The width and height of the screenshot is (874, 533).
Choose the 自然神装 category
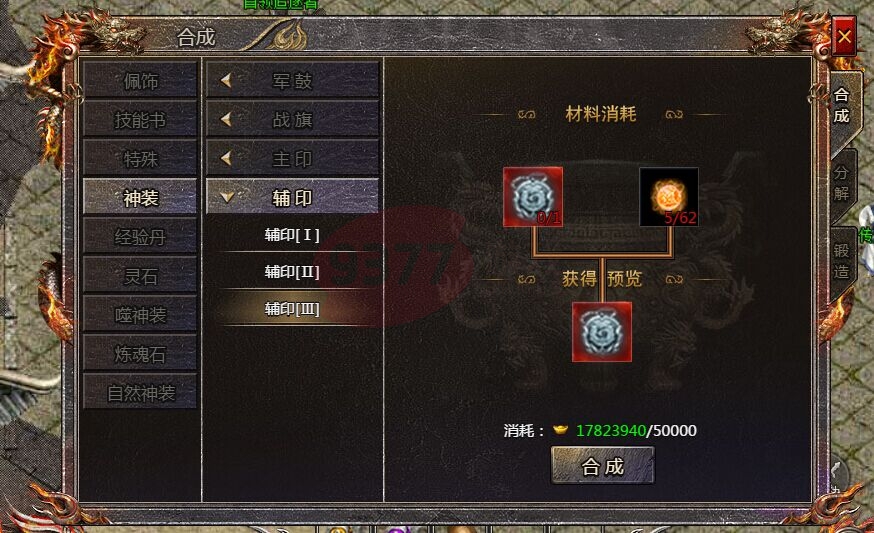(140, 393)
